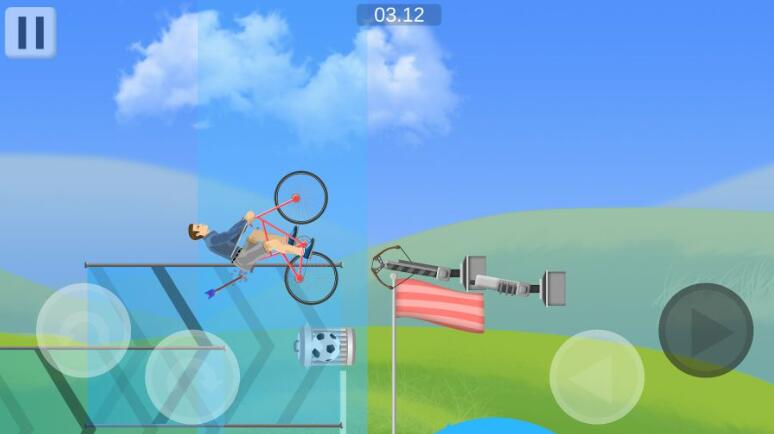Tap the light backward-arrow reverse button

[597, 376]
